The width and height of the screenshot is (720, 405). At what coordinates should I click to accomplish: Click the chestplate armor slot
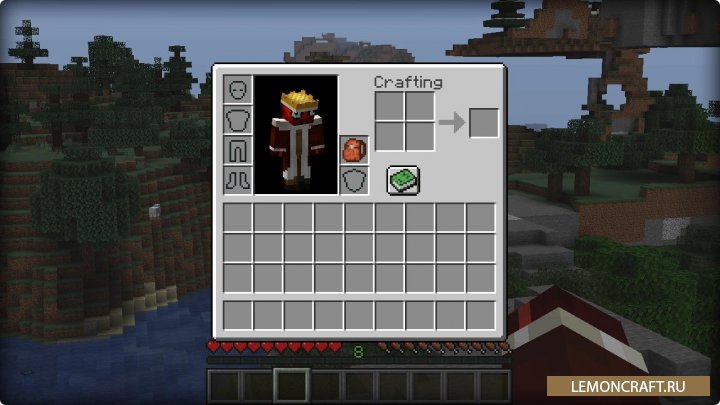(237, 120)
